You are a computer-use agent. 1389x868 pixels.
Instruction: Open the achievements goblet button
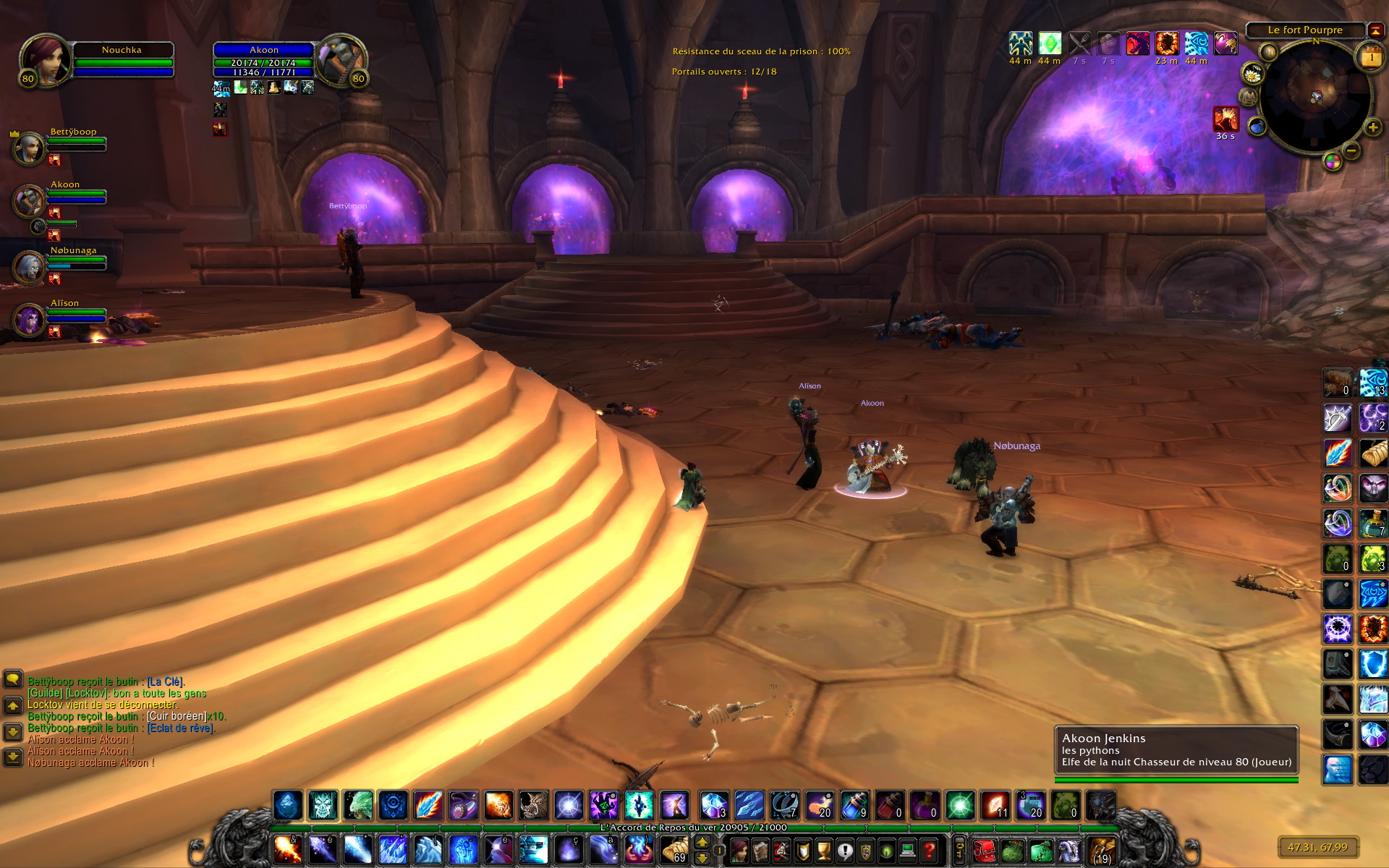(x=824, y=850)
